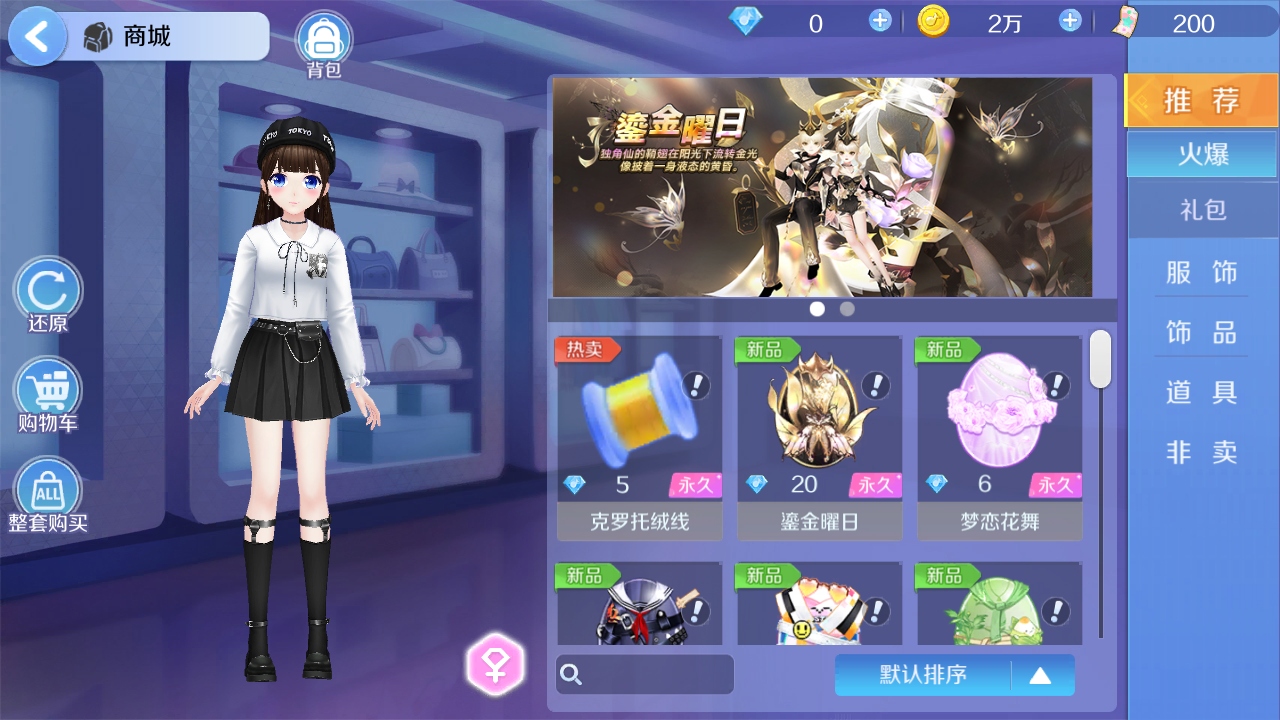
Task: Switch to the 服饰 clothing tab
Action: point(1202,272)
